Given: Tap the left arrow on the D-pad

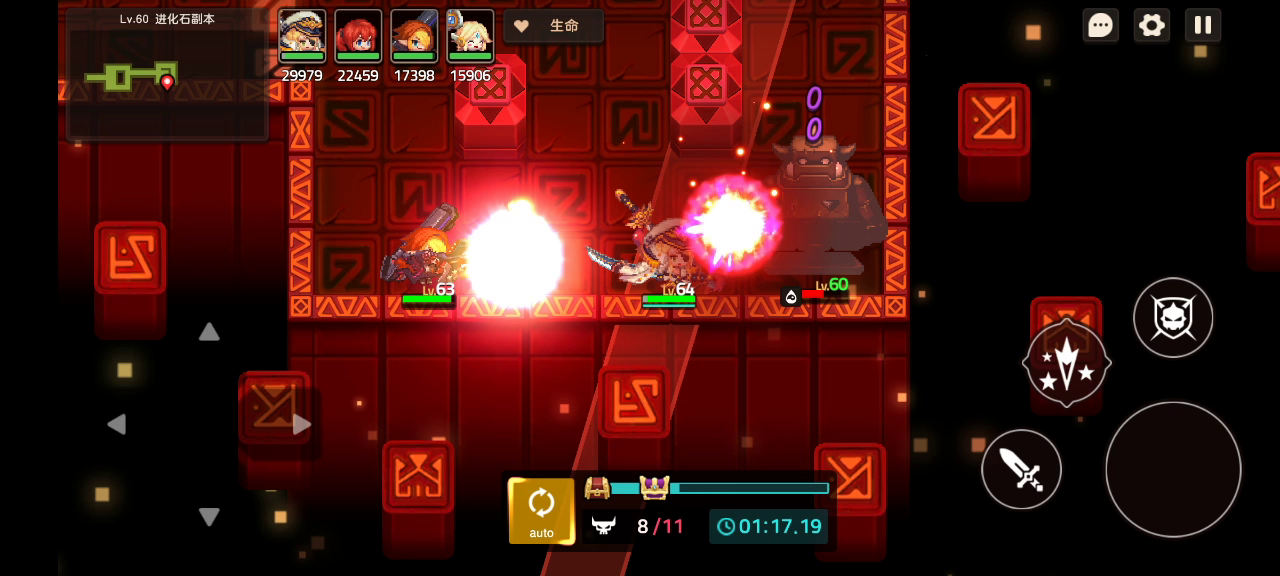Looking at the screenshot, I should coord(116,424).
